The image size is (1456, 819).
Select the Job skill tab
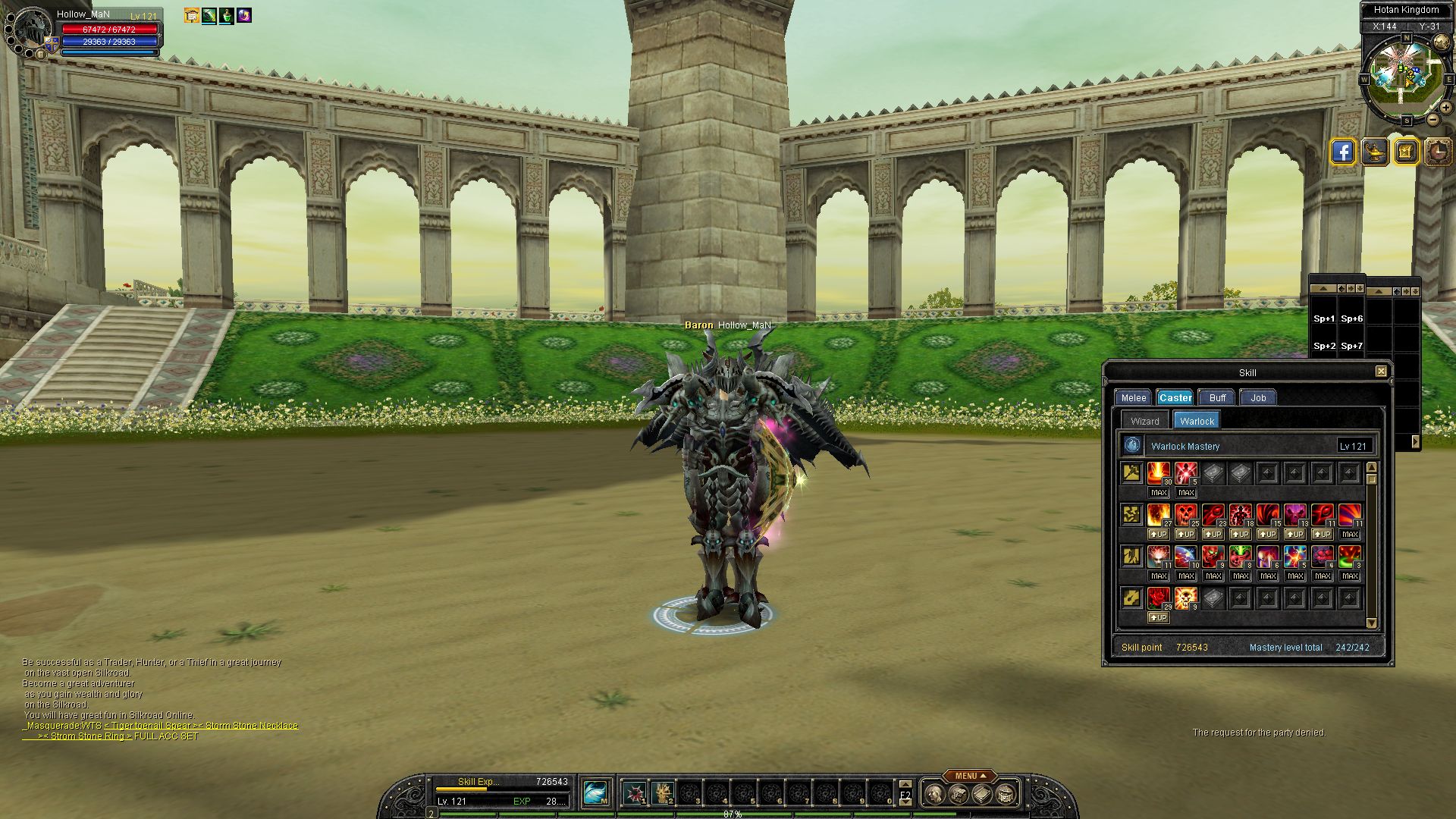click(1258, 397)
